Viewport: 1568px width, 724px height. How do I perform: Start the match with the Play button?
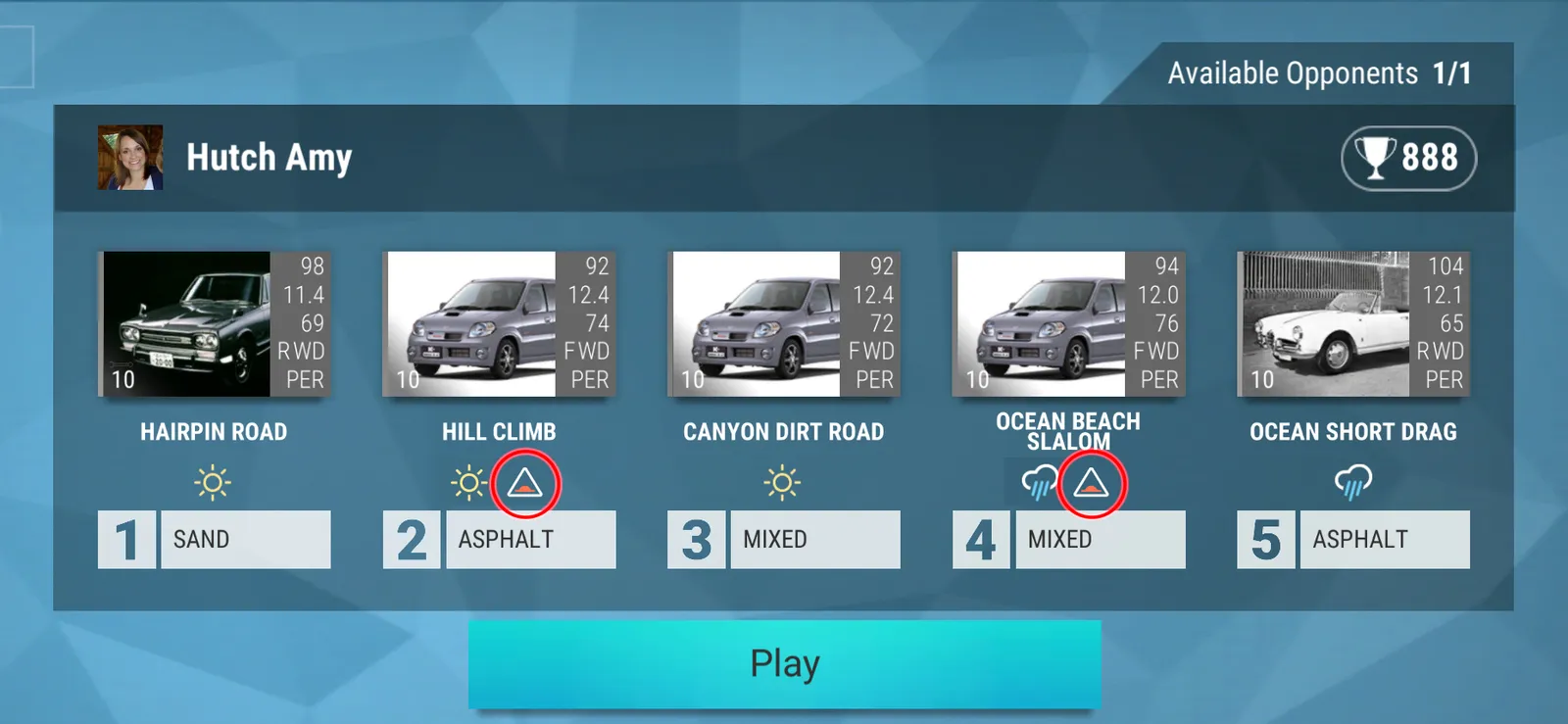[x=784, y=663]
